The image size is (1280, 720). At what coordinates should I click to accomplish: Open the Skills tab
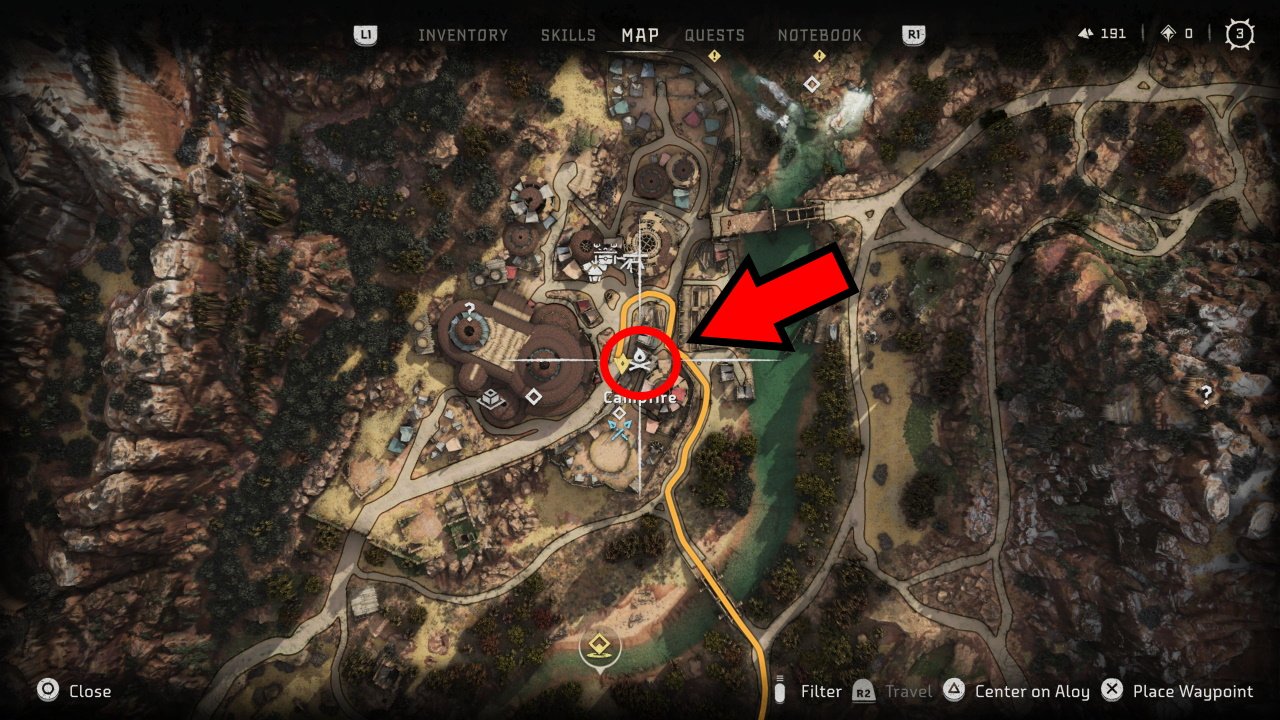568,35
